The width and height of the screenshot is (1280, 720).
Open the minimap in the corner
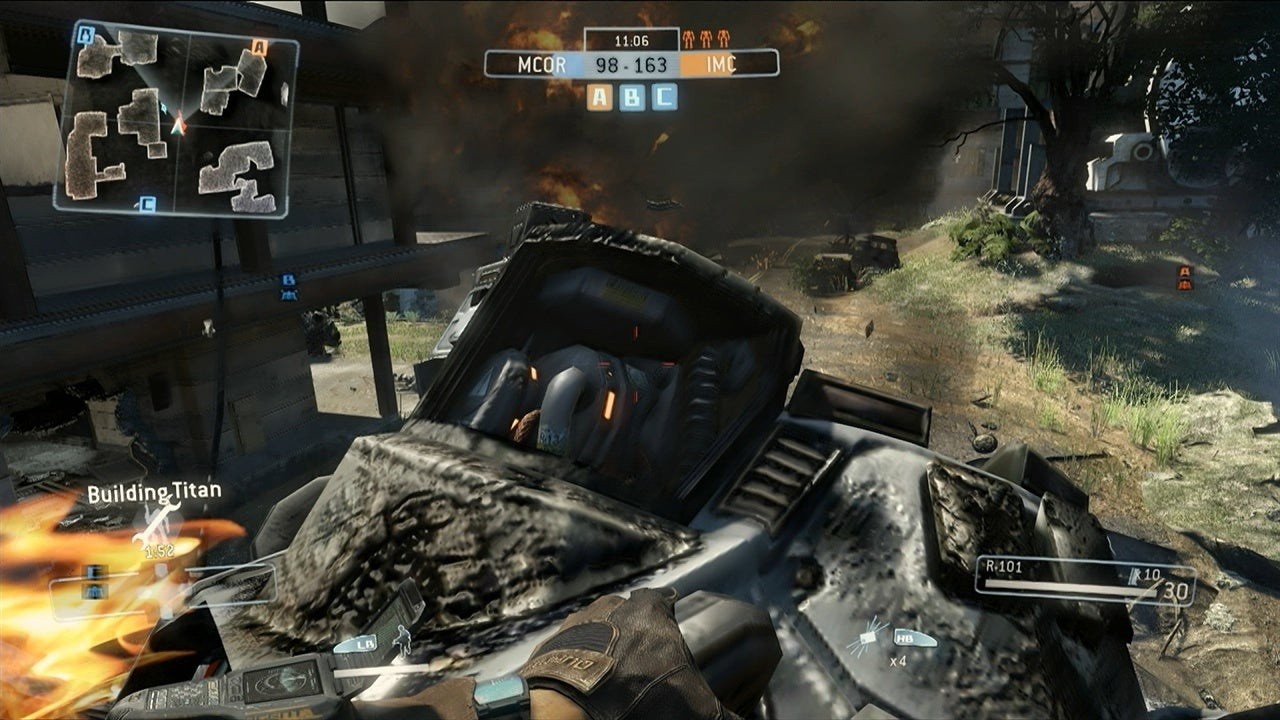pyautogui.click(x=176, y=120)
